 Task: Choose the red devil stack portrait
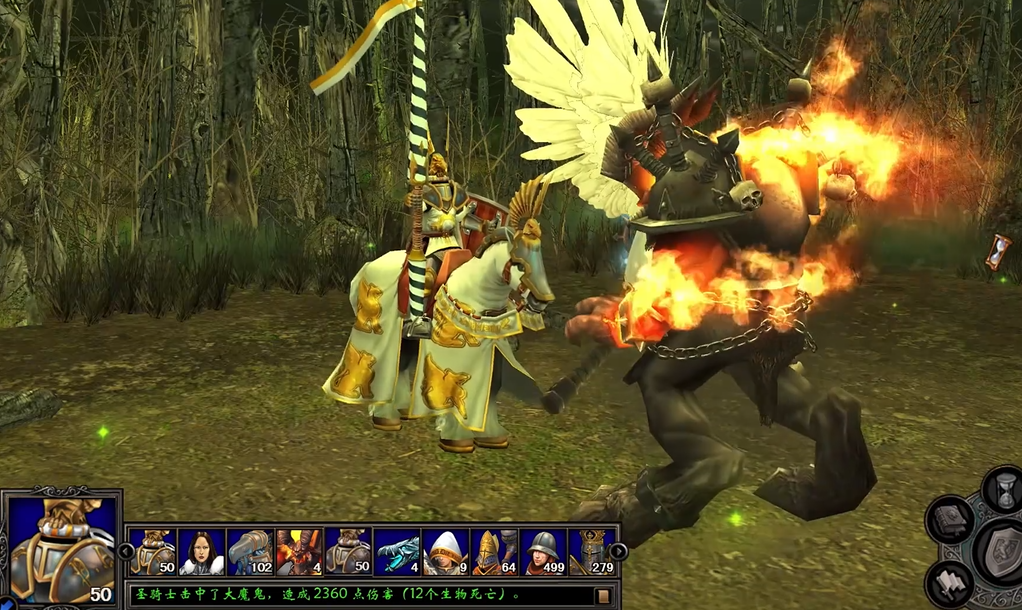coord(299,551)
